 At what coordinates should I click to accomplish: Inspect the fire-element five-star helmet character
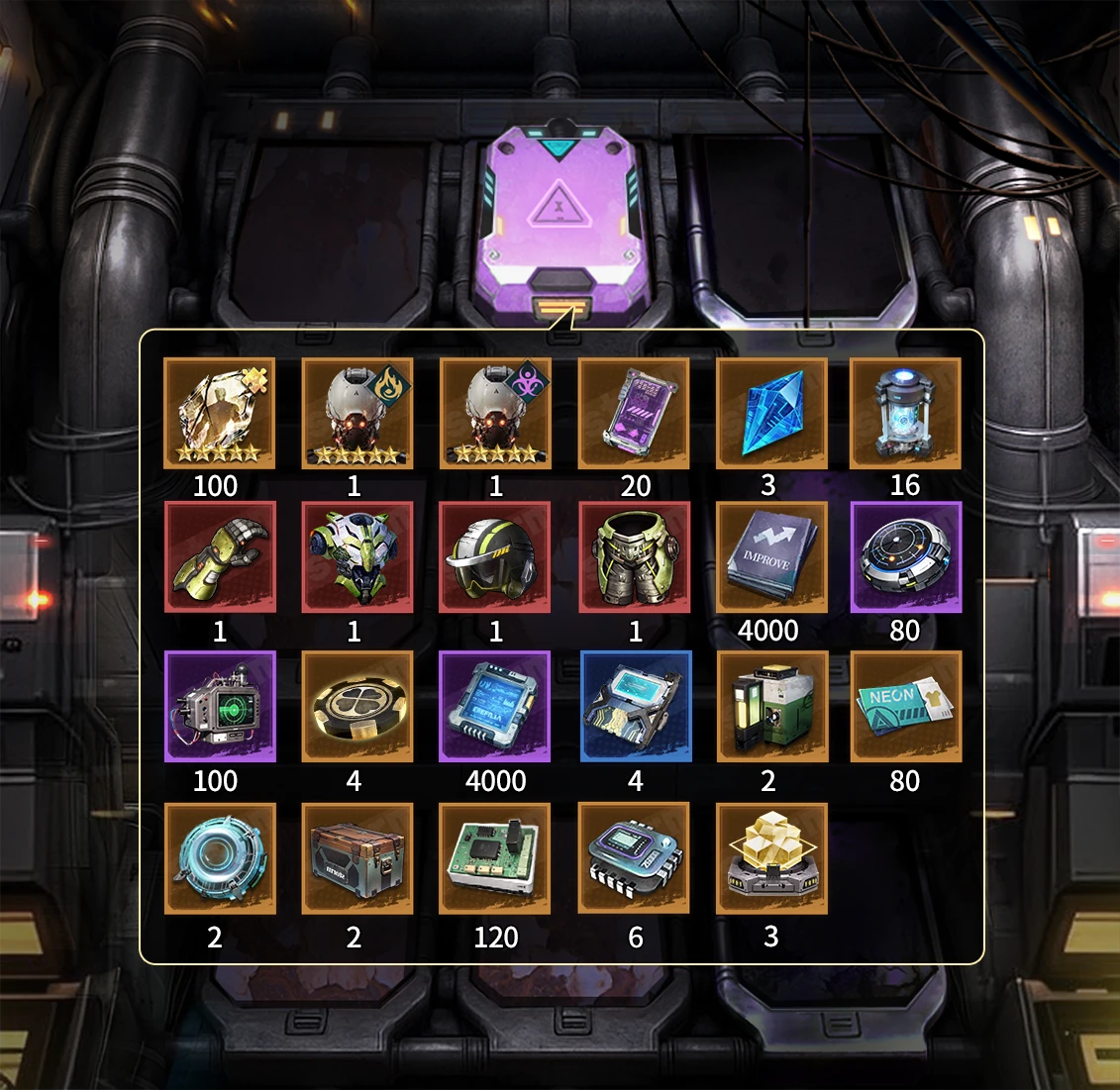[x=357, y=414]
